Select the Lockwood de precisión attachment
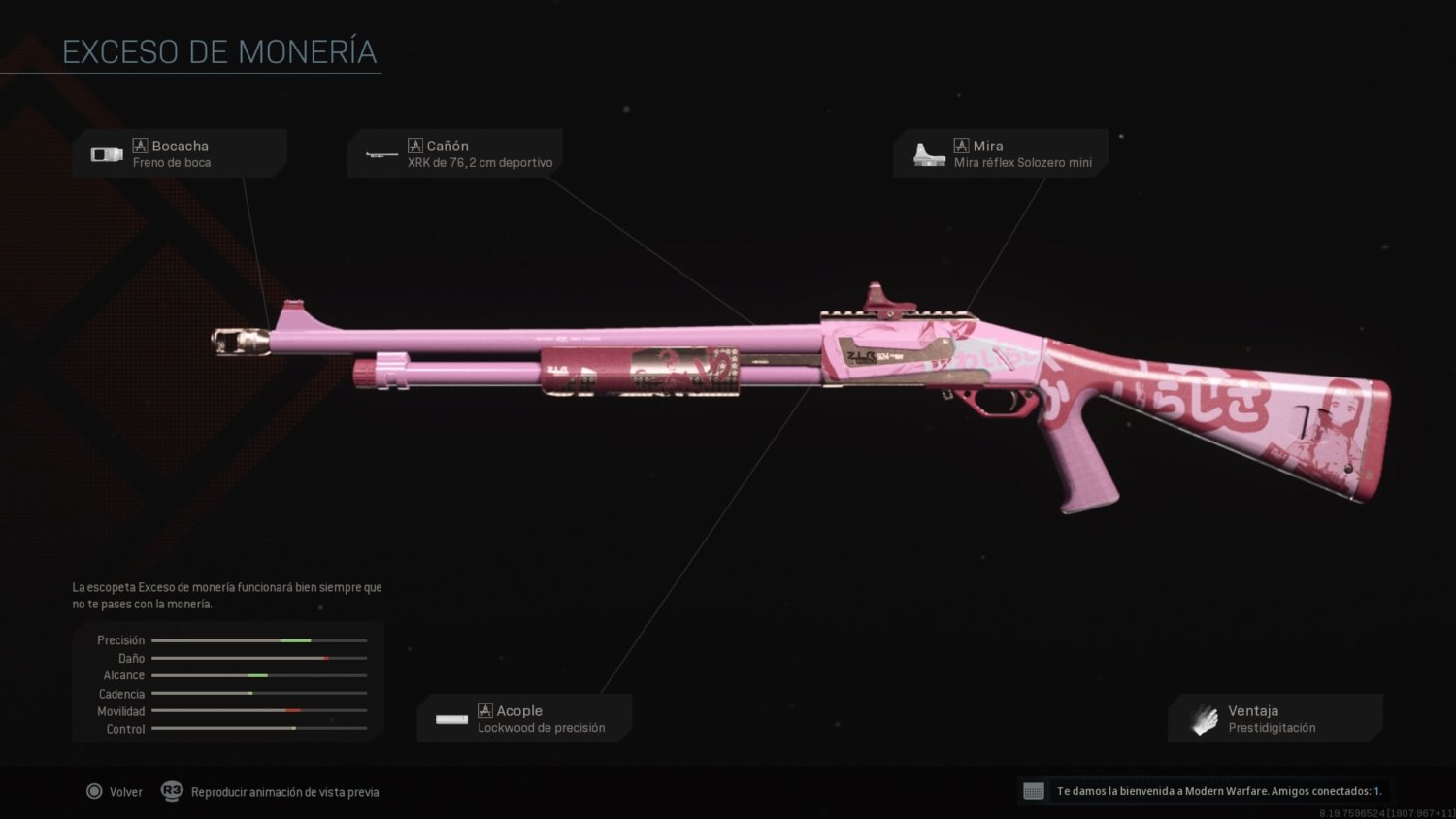 tap(524, 717)
